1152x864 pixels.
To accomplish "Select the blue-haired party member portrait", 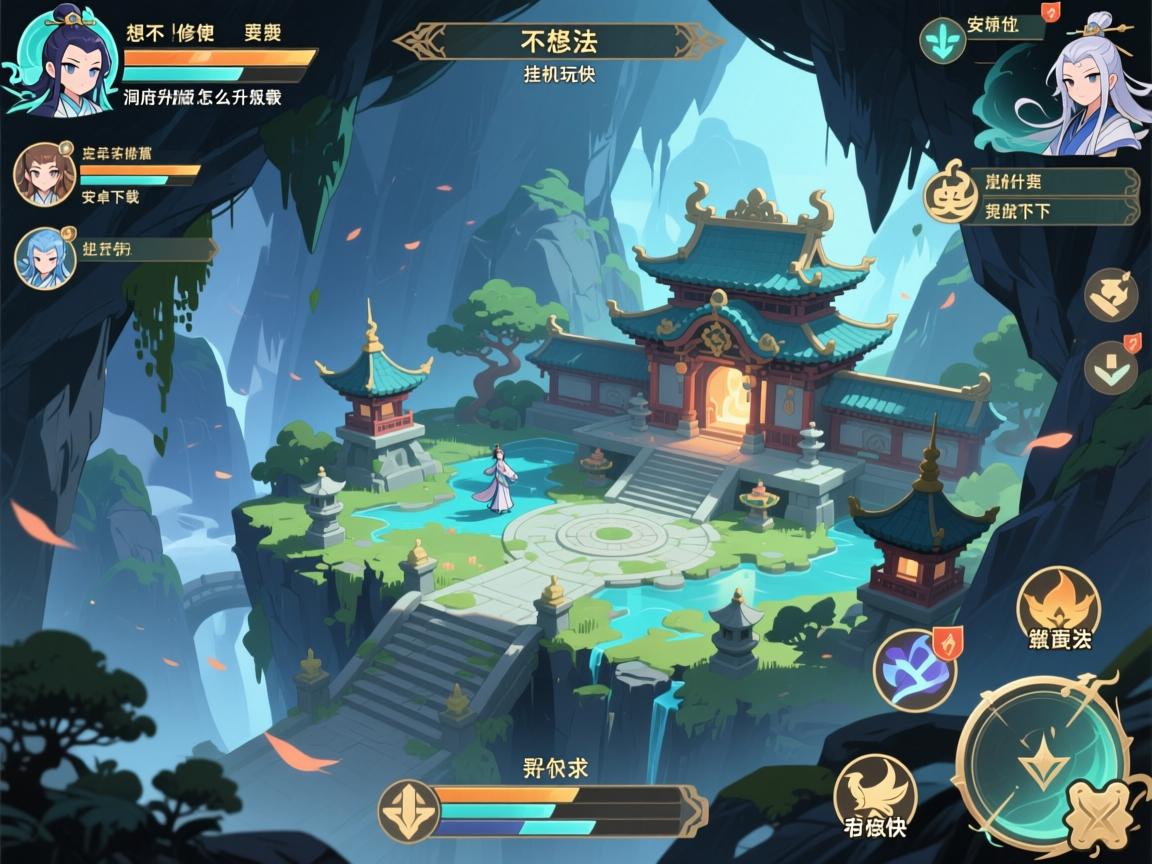I will click(46, 257).
